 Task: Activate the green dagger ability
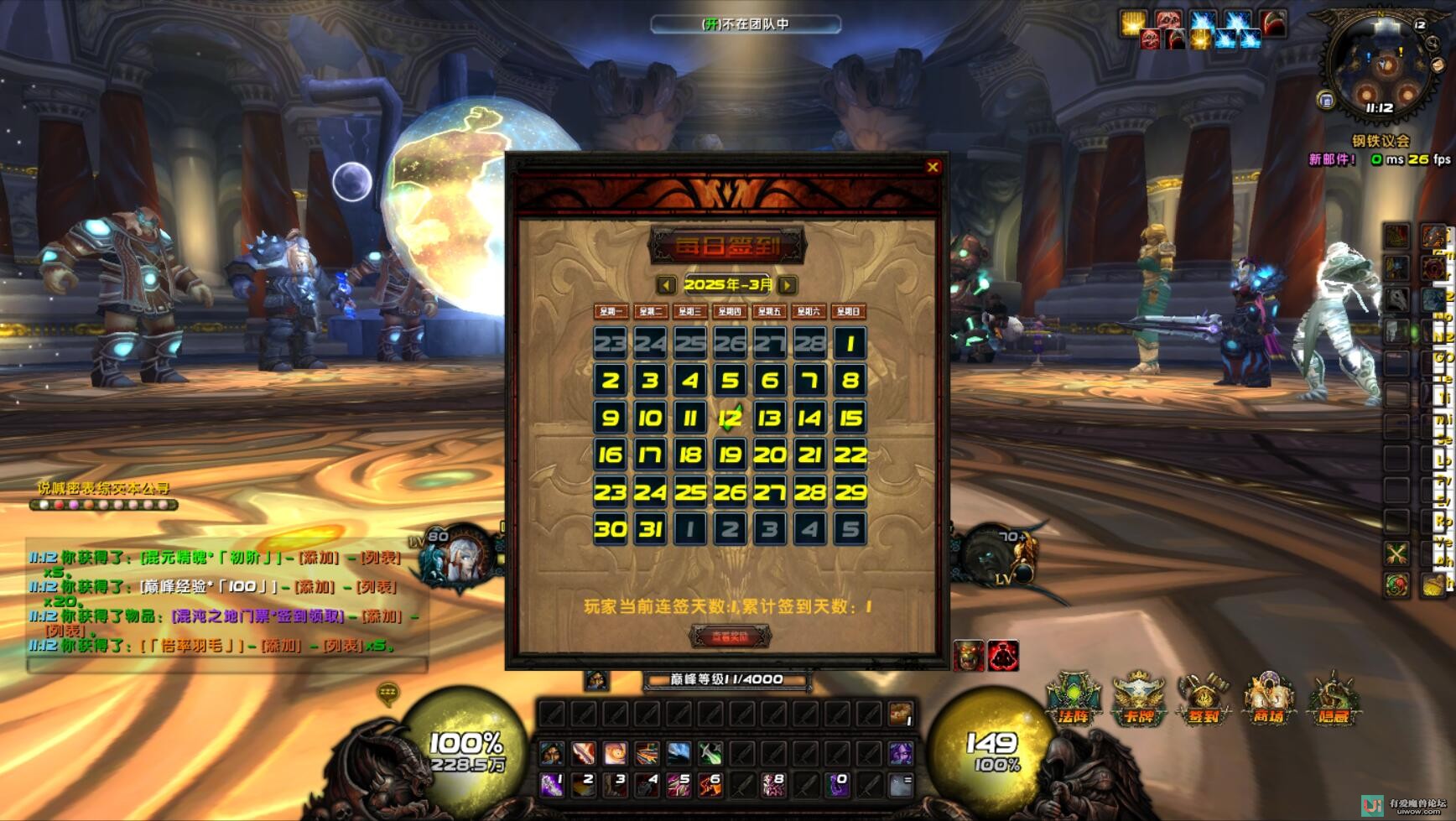710,753
